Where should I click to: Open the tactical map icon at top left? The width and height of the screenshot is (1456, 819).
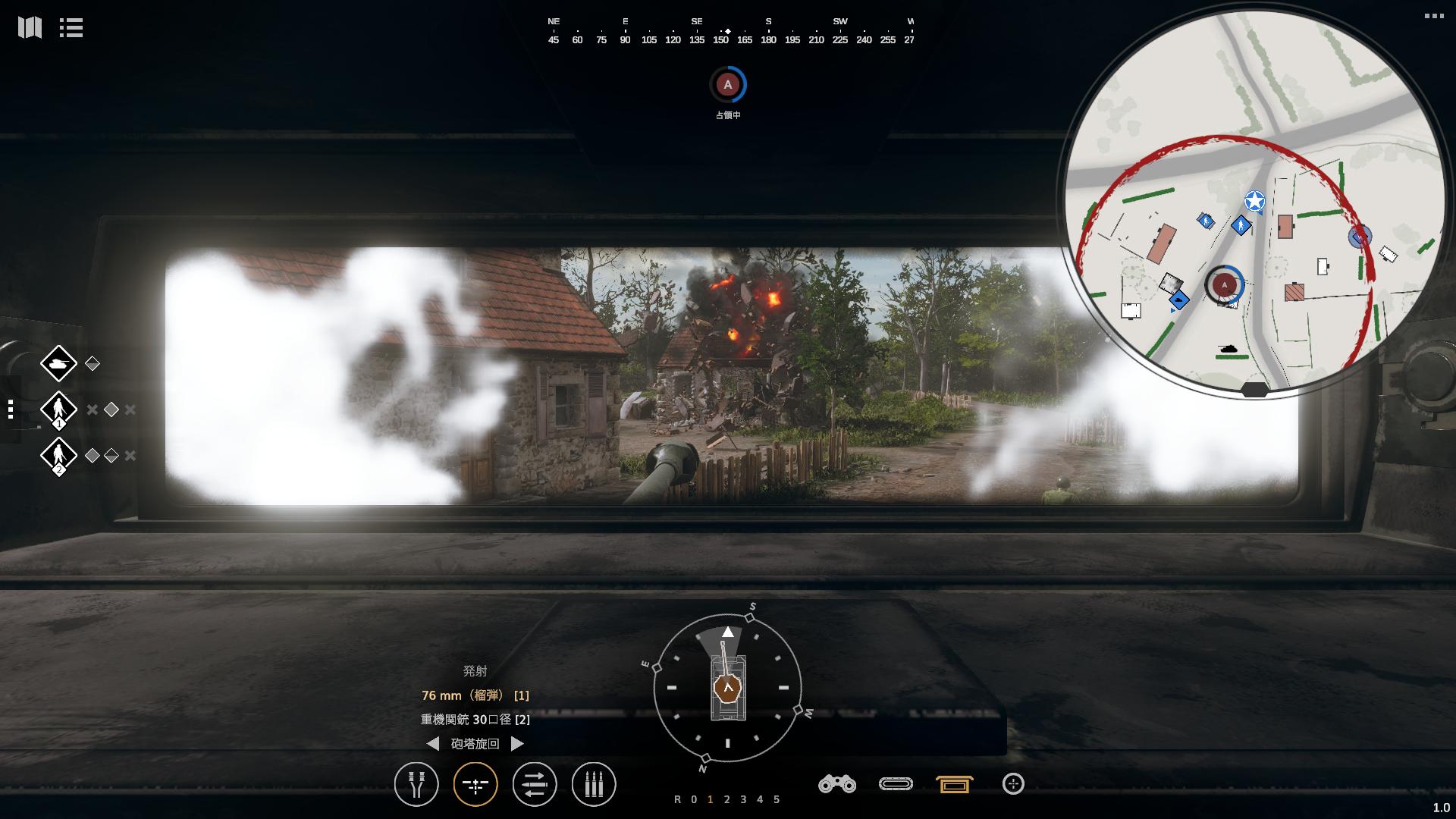point(28,28)
